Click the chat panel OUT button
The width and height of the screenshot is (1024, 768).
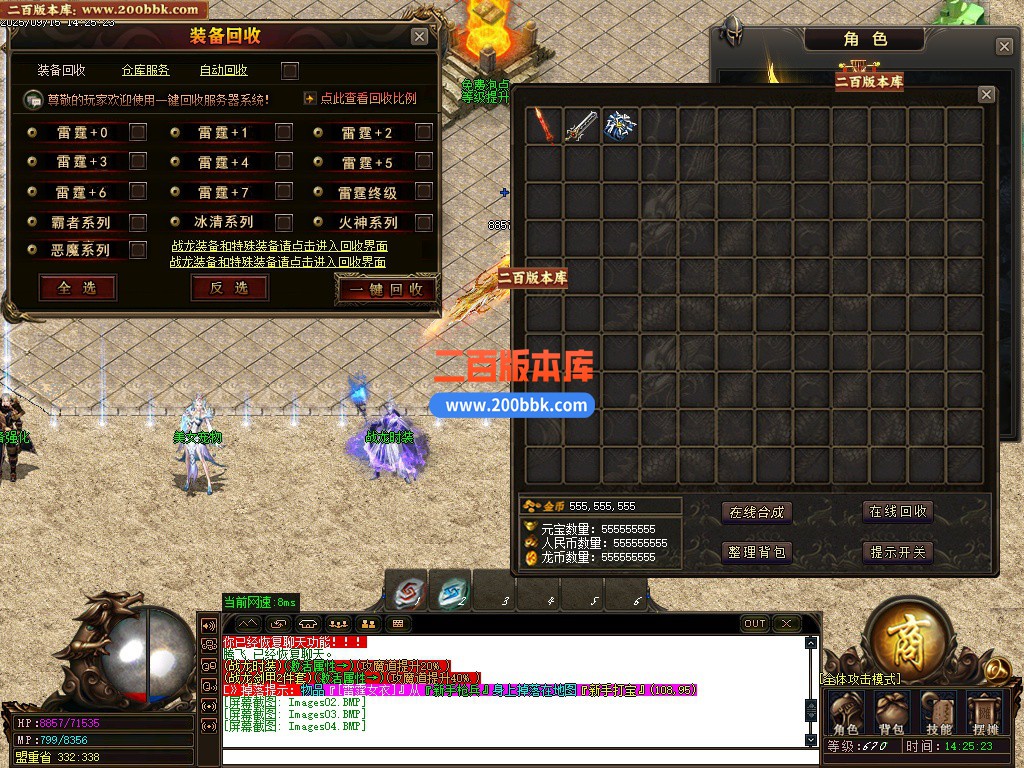click(x=755, y=624)
